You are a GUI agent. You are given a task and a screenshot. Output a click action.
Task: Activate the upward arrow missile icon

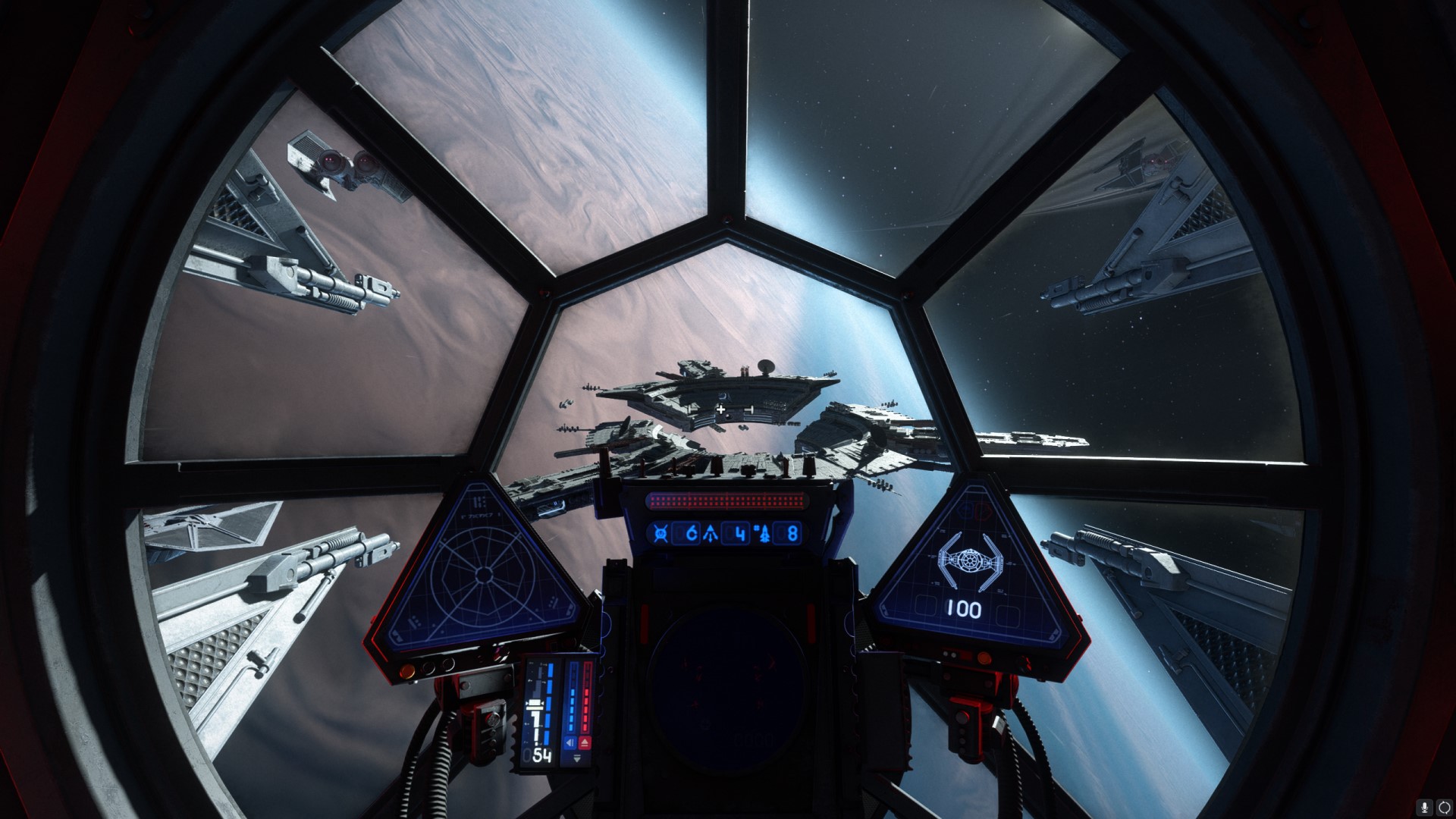click(711, 533)
